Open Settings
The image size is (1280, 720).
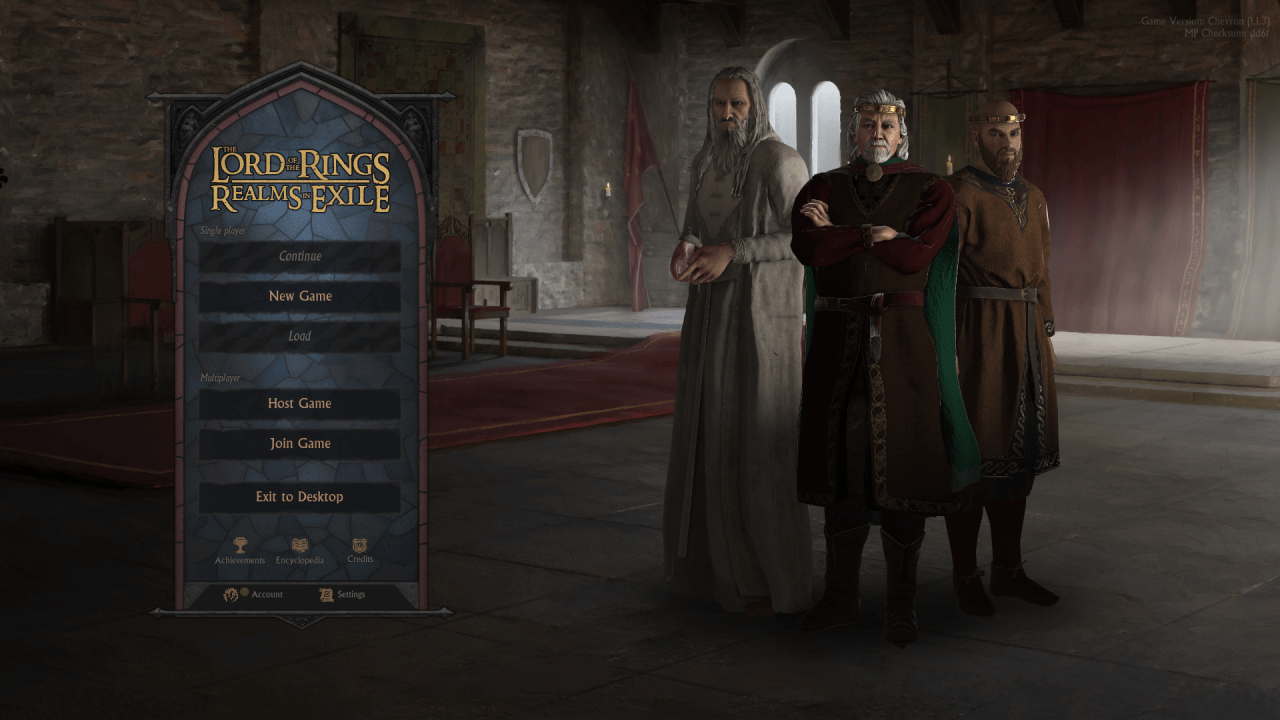342,594
